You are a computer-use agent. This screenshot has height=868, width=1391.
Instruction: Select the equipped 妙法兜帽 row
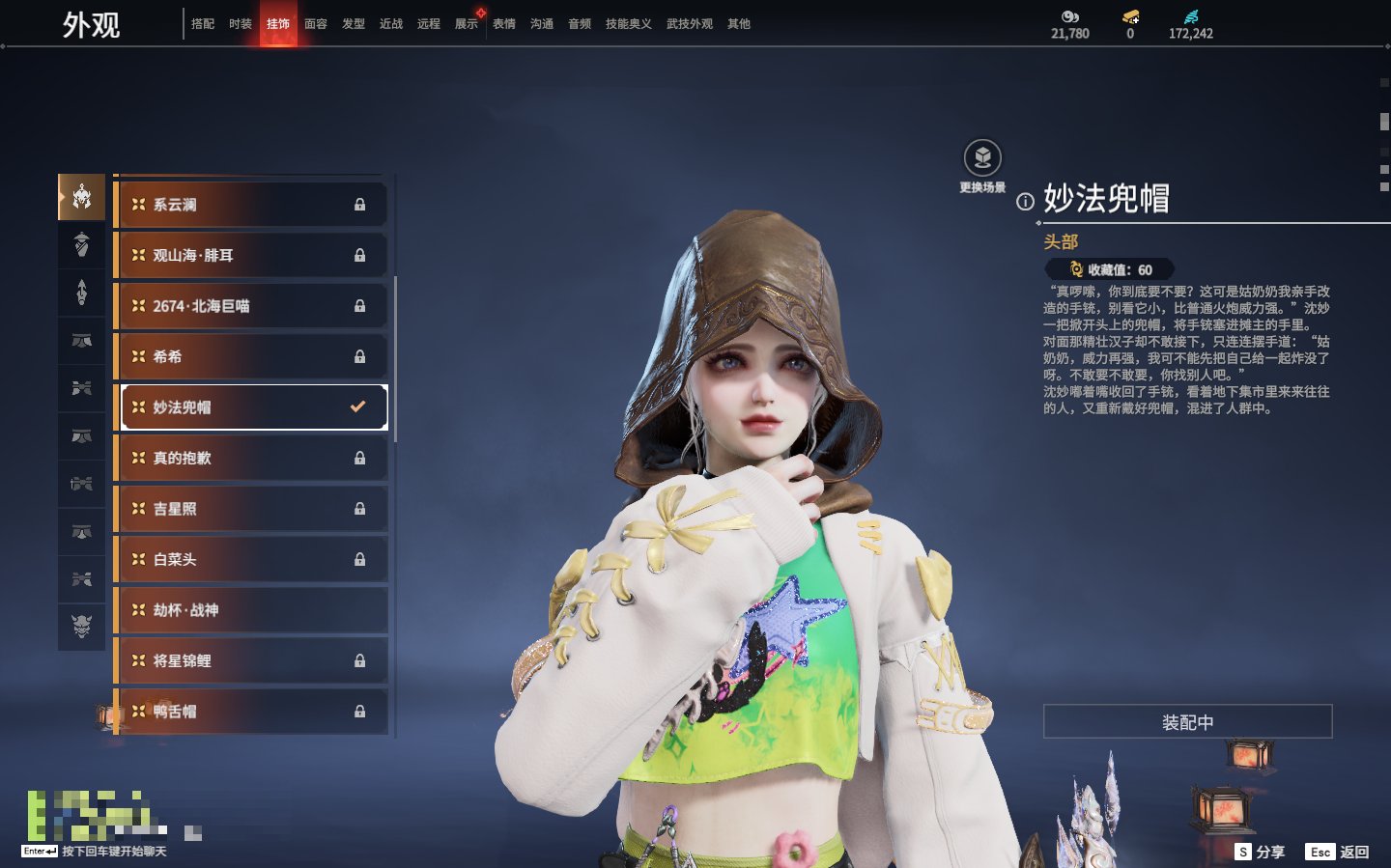[x=251, y=407]
